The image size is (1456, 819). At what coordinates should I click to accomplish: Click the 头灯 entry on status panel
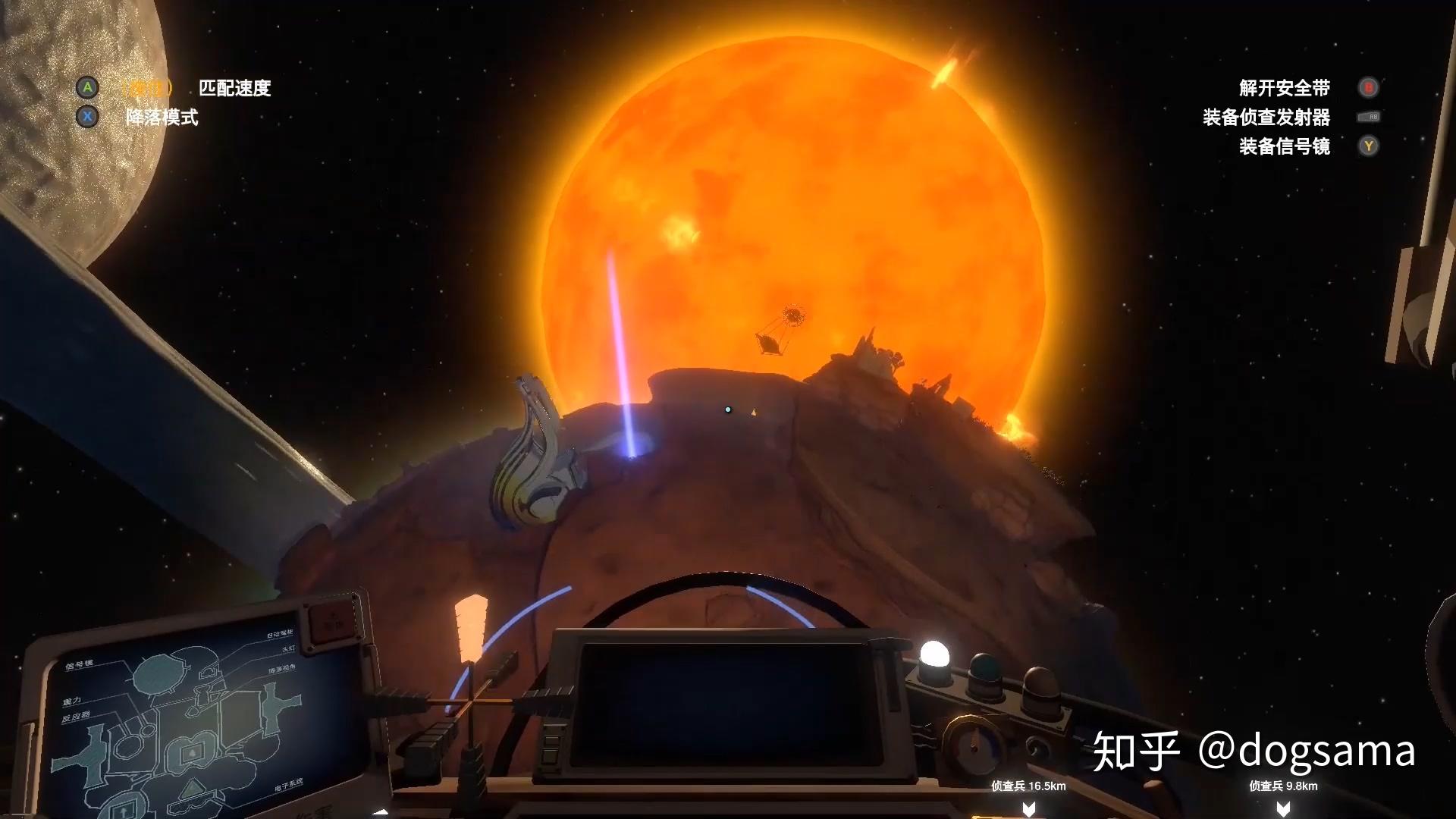[x=289, y=649]
